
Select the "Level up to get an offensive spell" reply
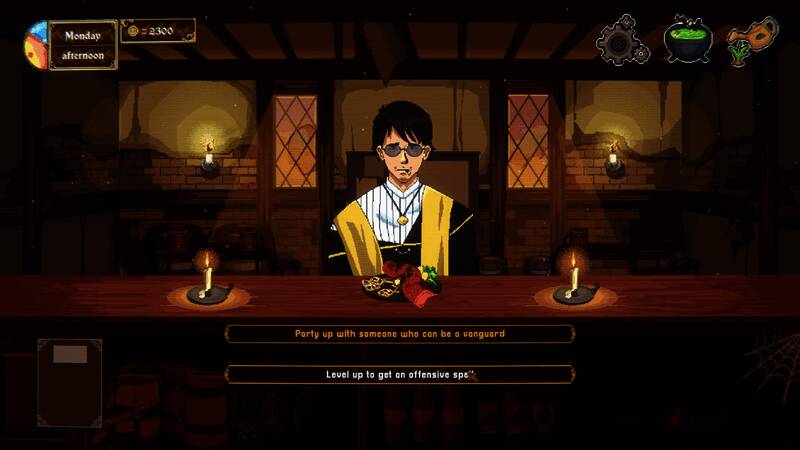click(400, 374)
